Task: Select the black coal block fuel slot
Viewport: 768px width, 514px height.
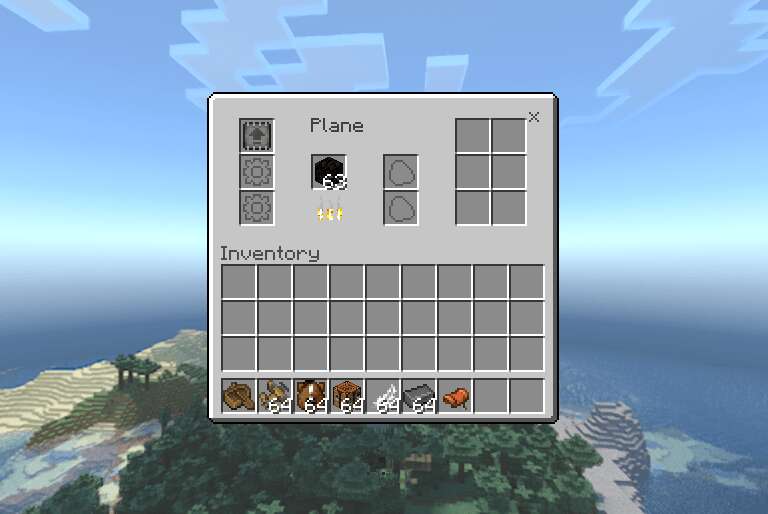Action: point(329,172)
